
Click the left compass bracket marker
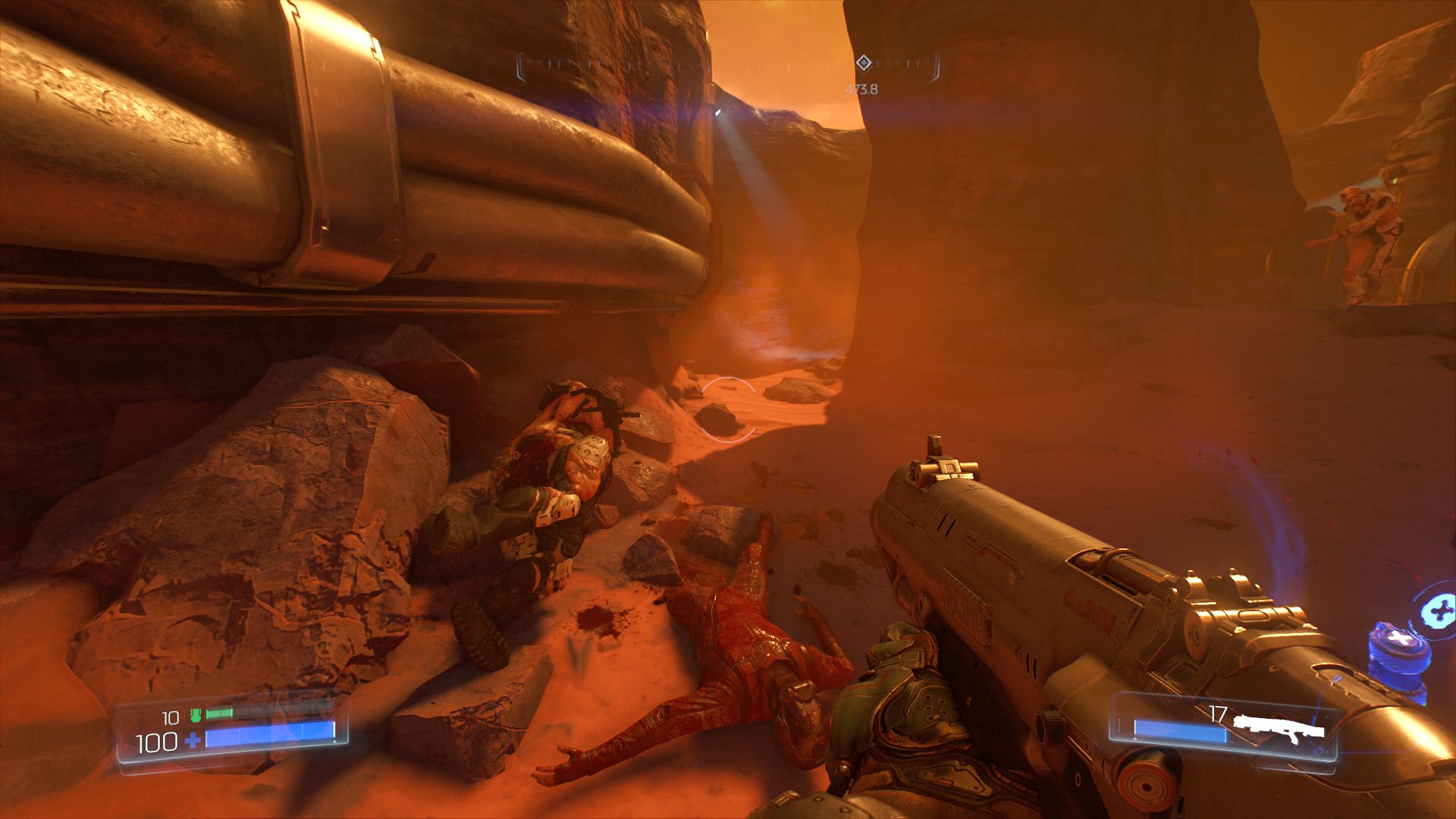[x=521, y=67]
